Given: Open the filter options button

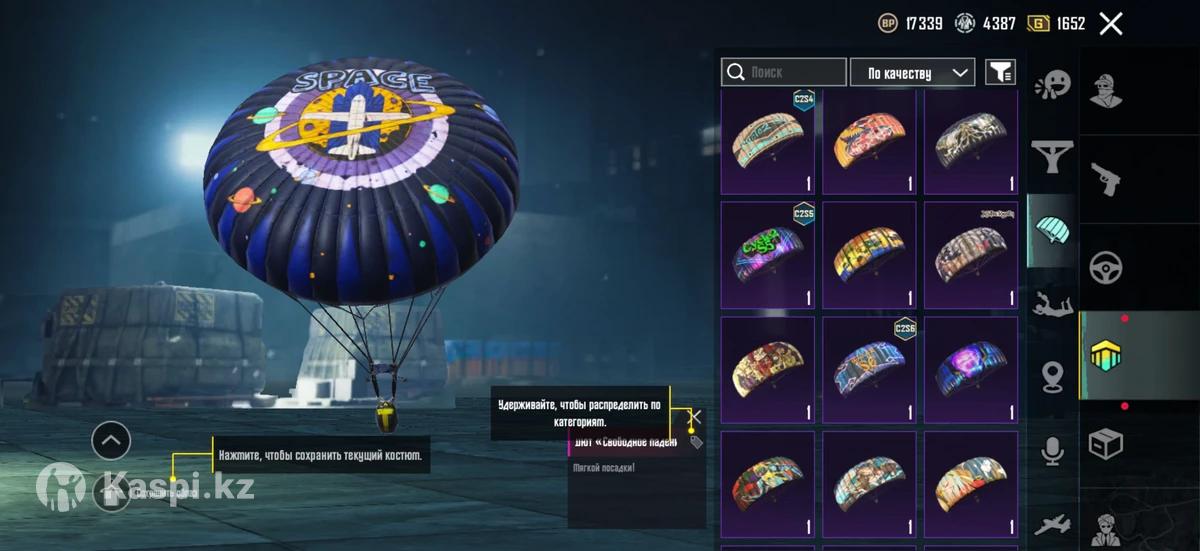Looking at the screenshot, I should [x=1000, y=72].
